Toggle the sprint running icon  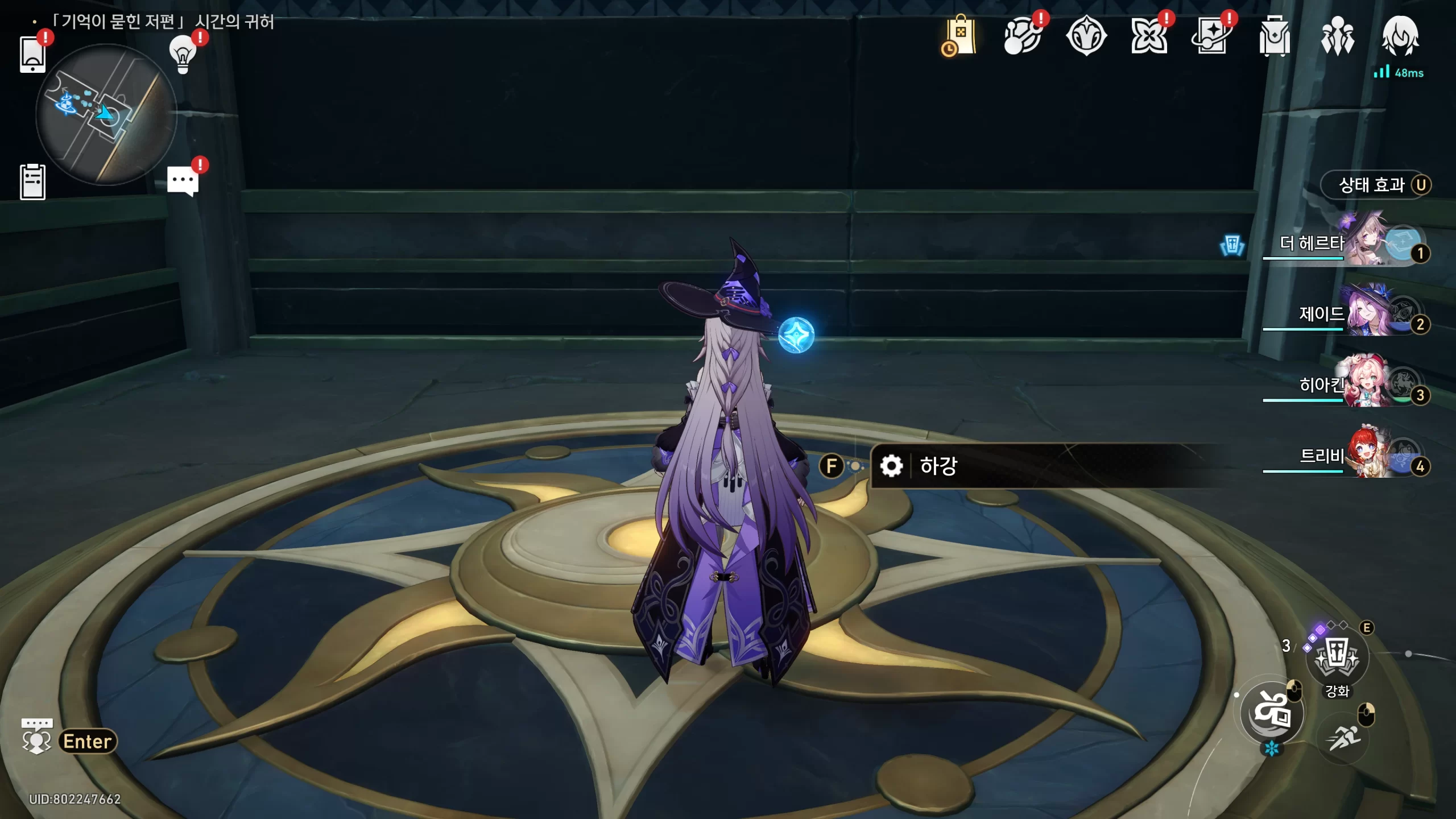pyautogui.click(x=1344, y=738)
